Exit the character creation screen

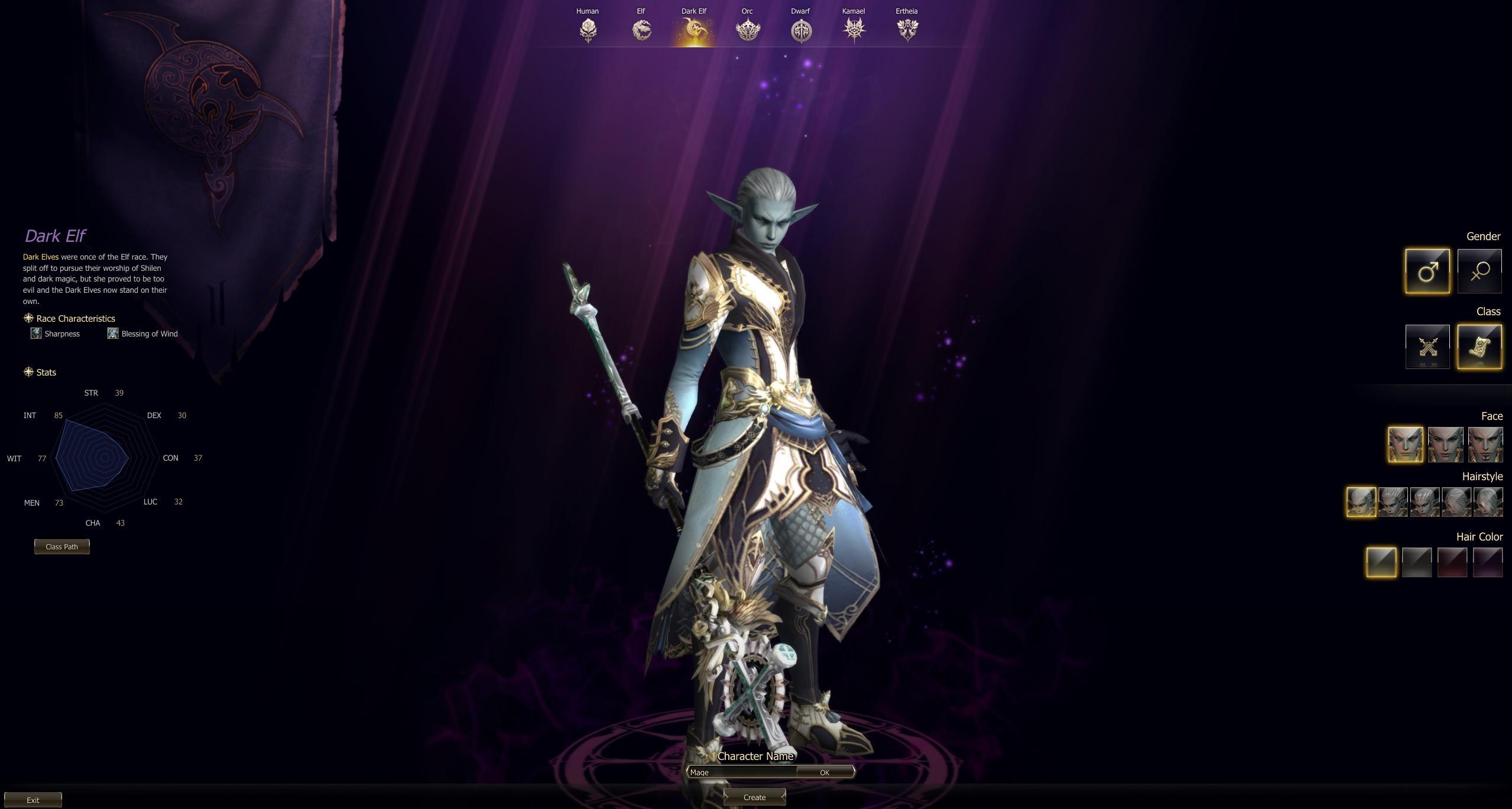click(33, 800)
